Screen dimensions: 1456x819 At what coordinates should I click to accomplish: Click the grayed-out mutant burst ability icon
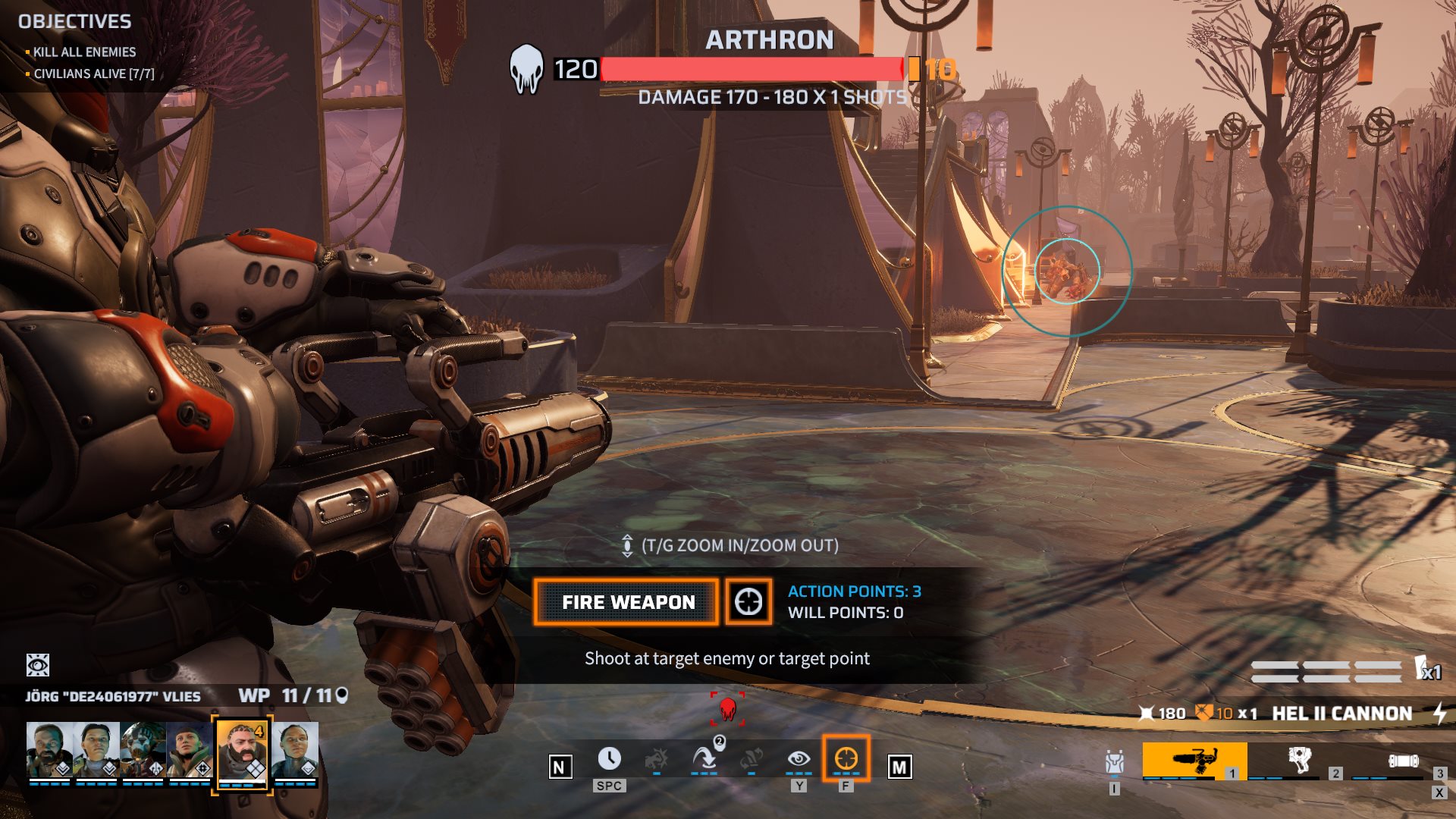(656, 759)
